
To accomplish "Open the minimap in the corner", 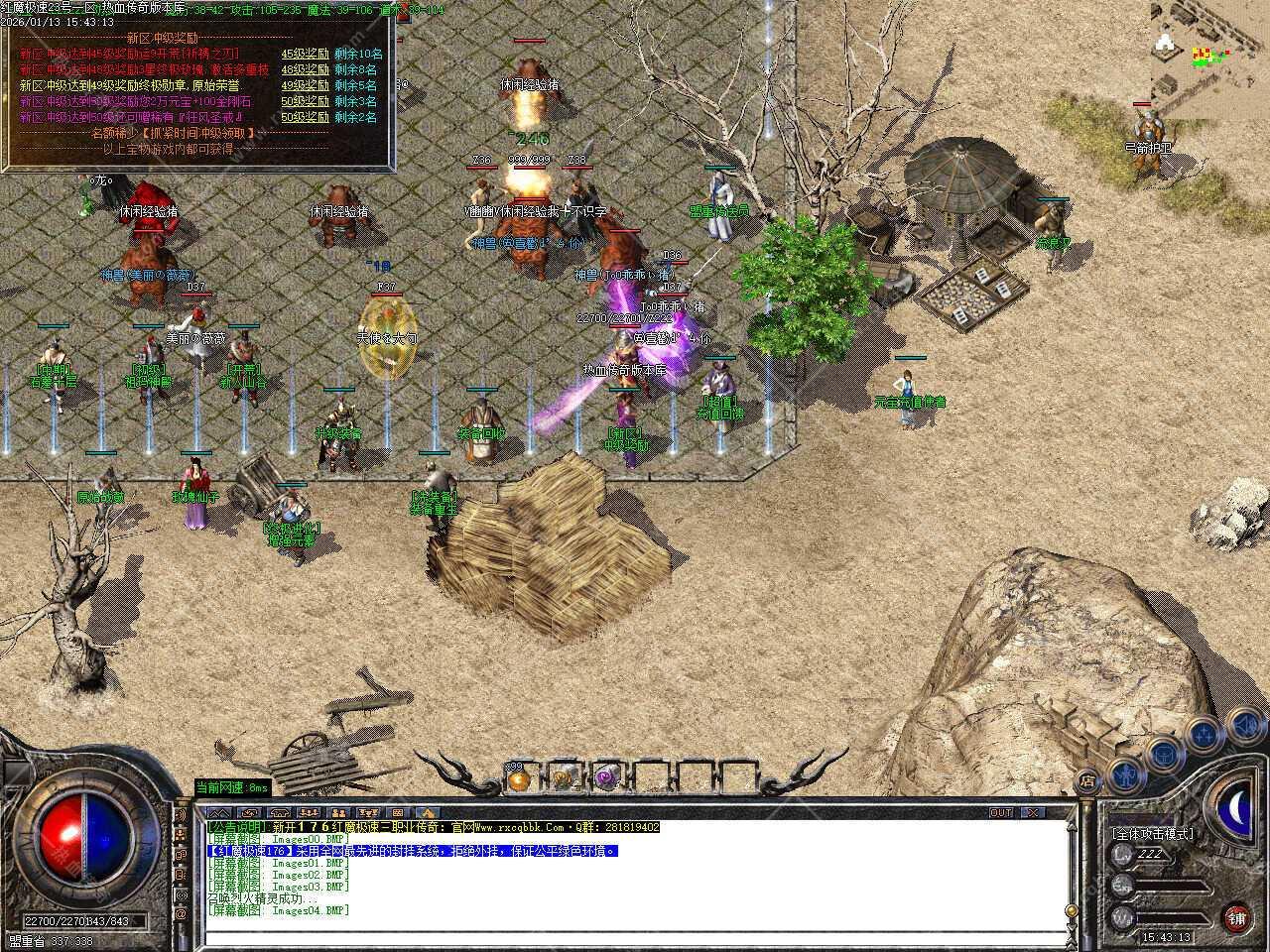I will [x=1209, y=50].
